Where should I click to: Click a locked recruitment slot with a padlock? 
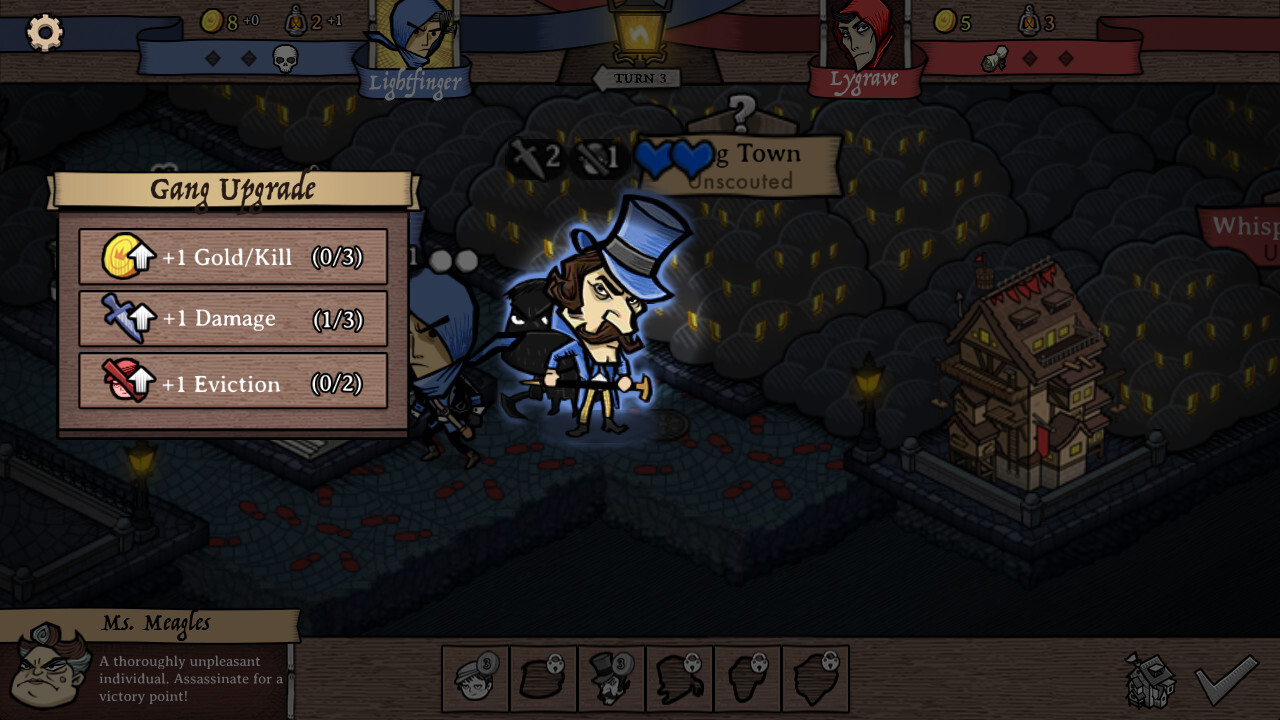pos(543,678)
